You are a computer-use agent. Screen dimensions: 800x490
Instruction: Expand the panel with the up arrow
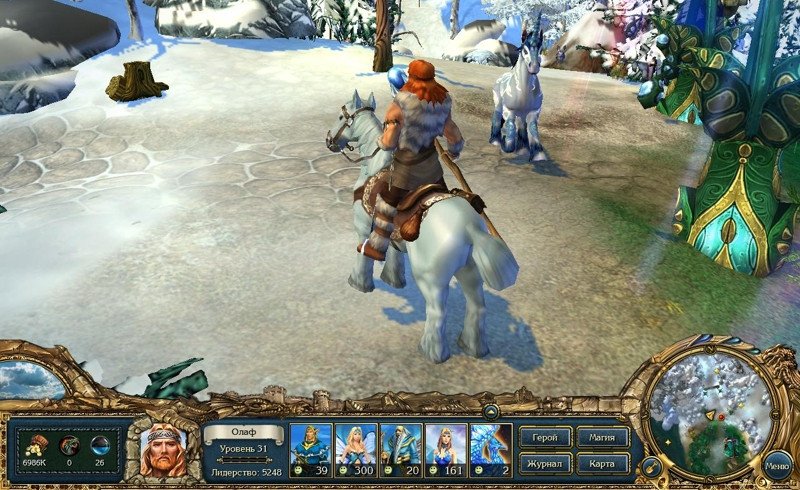[x=491, y=411]
